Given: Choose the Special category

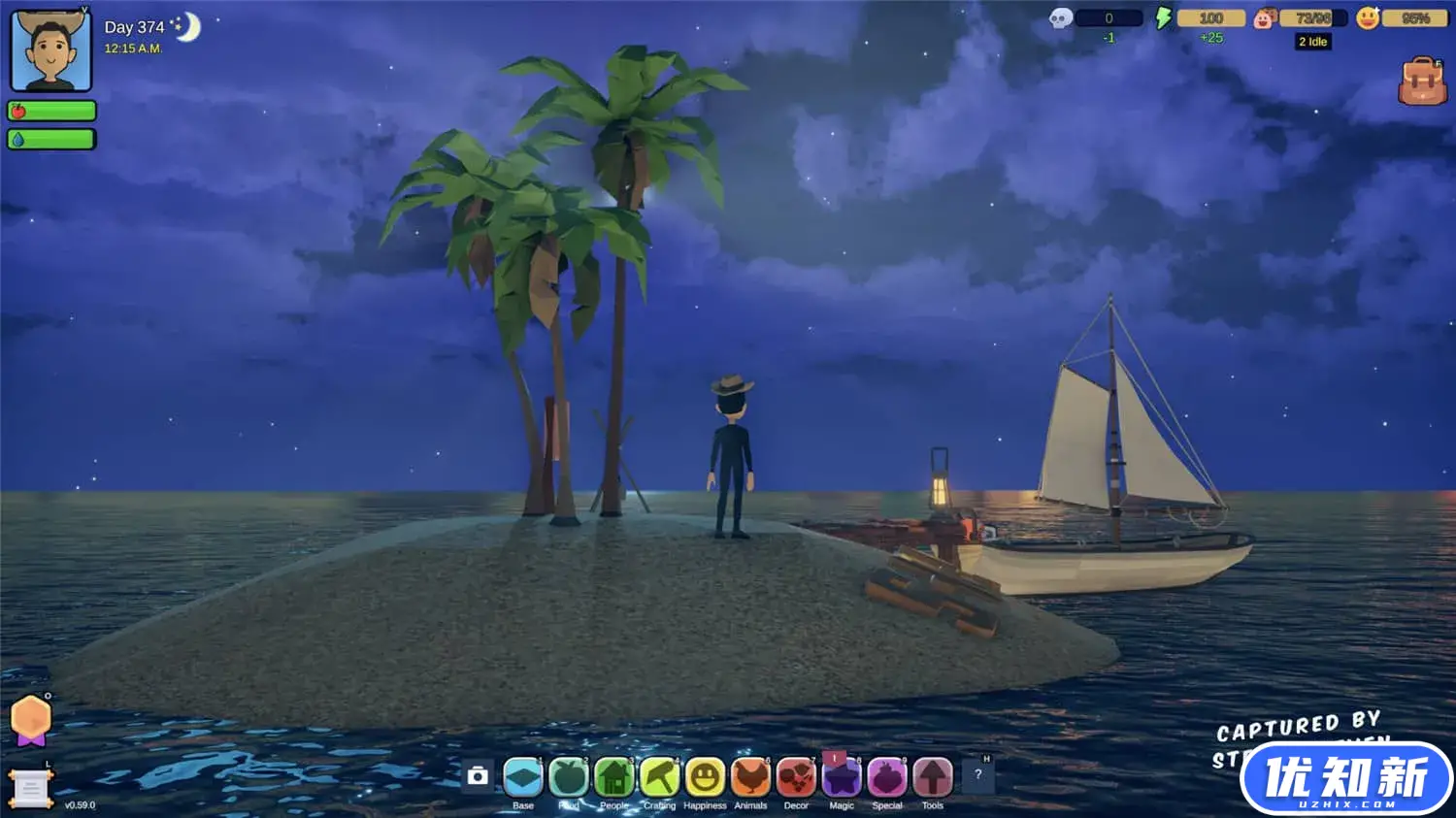Looking at the screenshot, I should (887, 777).
